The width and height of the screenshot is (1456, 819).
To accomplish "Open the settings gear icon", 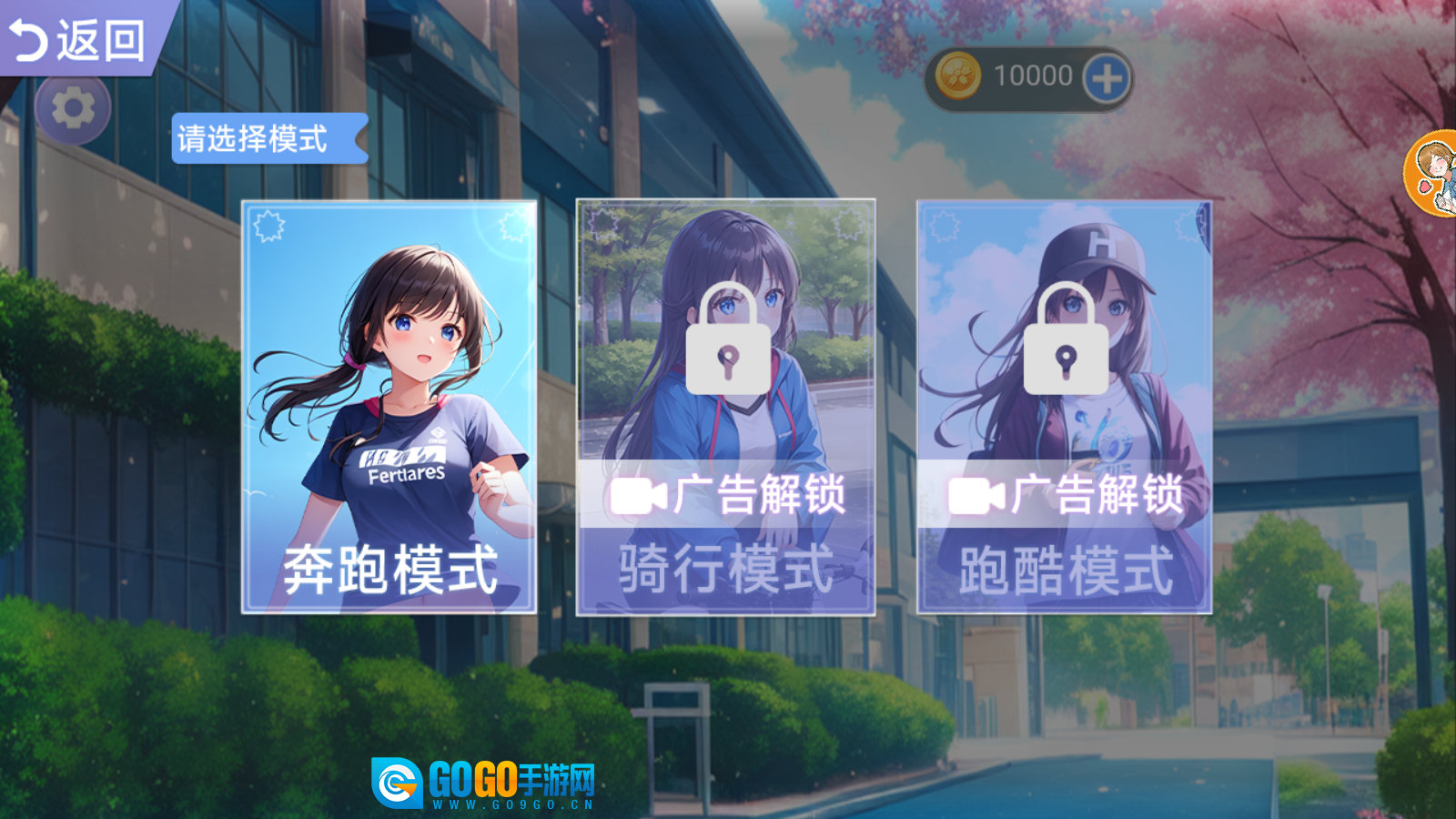I will 73,107.
